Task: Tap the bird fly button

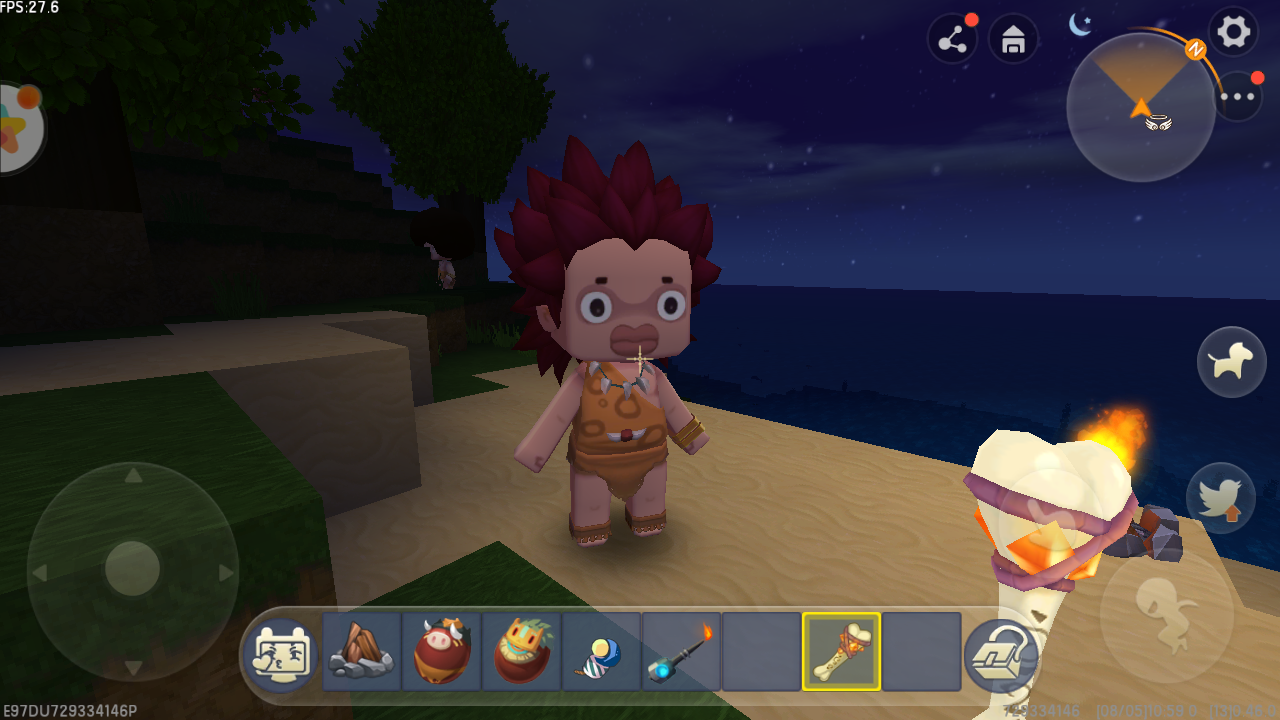Action: [x=1220, y=497]
